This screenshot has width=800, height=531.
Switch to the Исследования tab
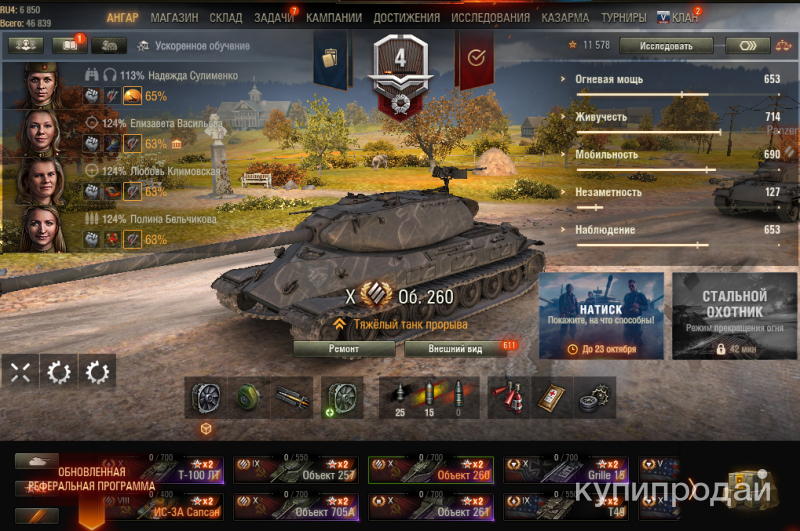[490, 17]
